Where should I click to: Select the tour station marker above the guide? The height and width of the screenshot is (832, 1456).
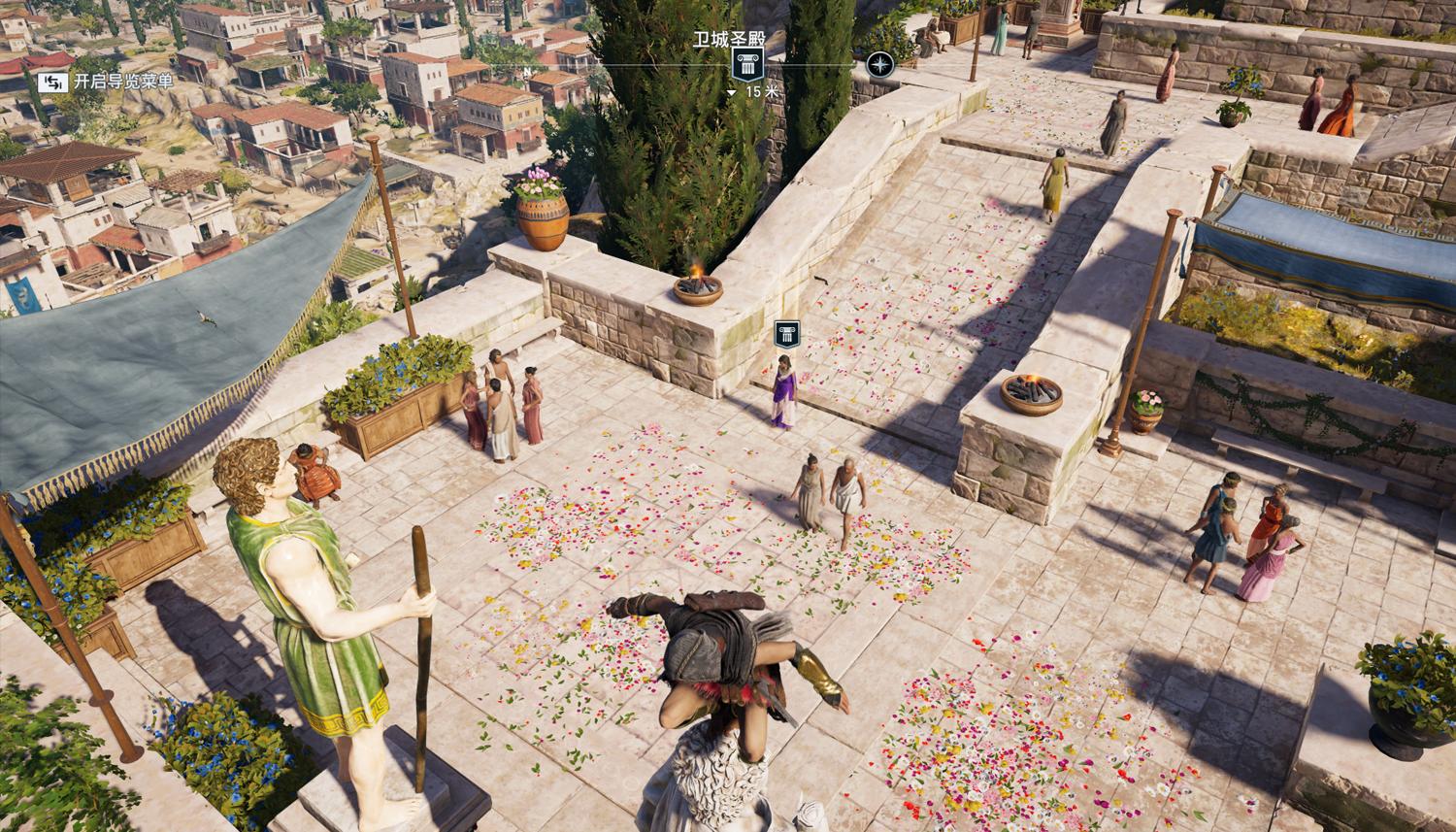coord(785,336)
